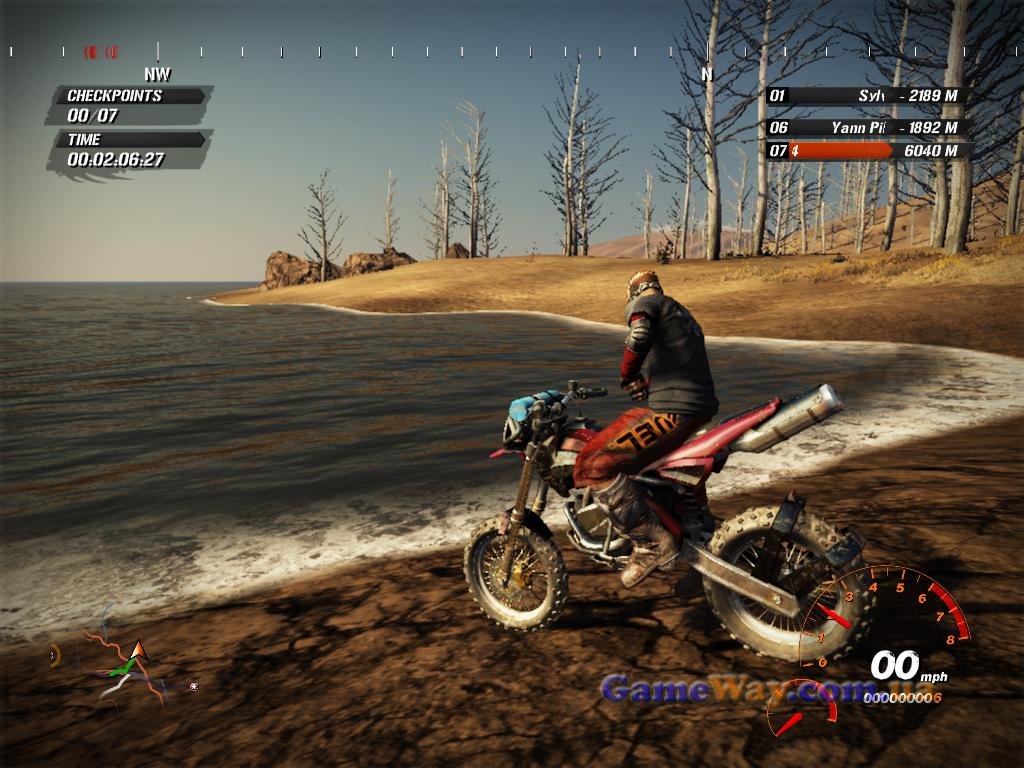Select Yann Pil's sixth-place standings row
Screen dimensions: 1024x768
(x=866, y=128)
